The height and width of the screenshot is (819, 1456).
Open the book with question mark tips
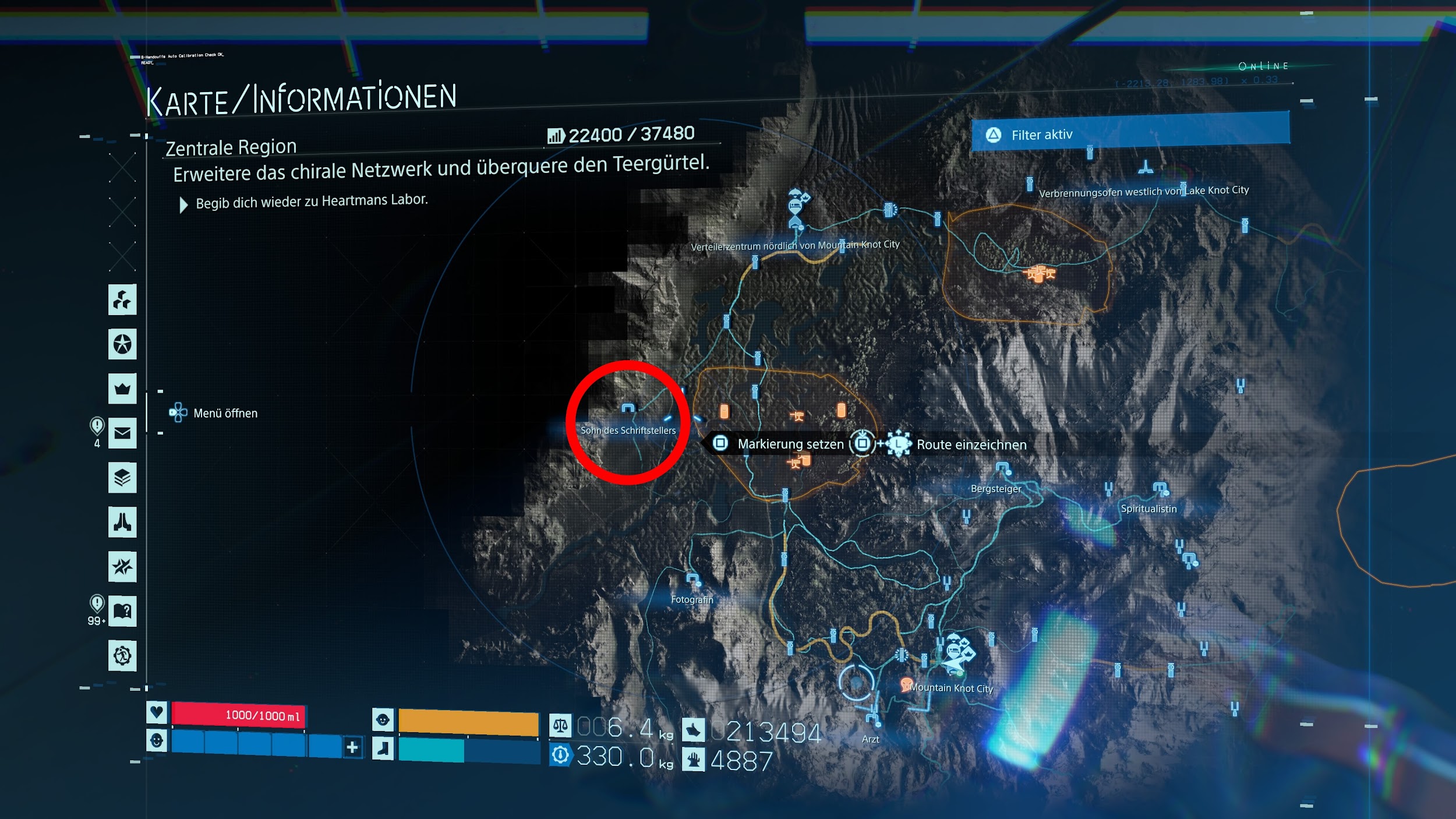122,611
